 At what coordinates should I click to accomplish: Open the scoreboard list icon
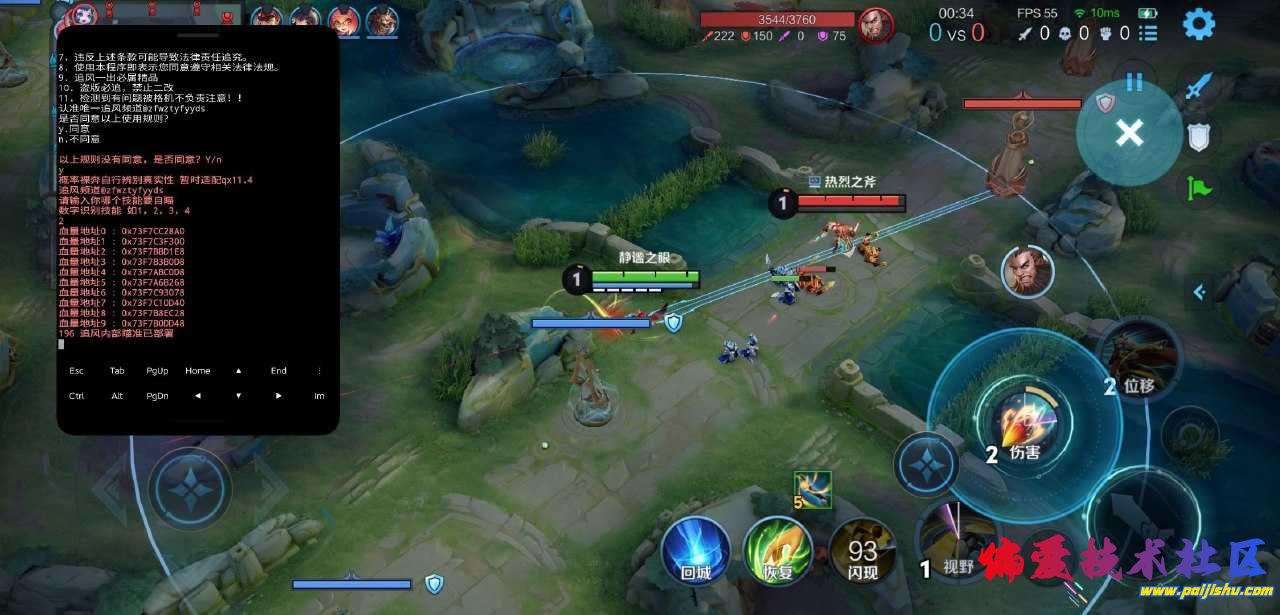click(1148, 33)
